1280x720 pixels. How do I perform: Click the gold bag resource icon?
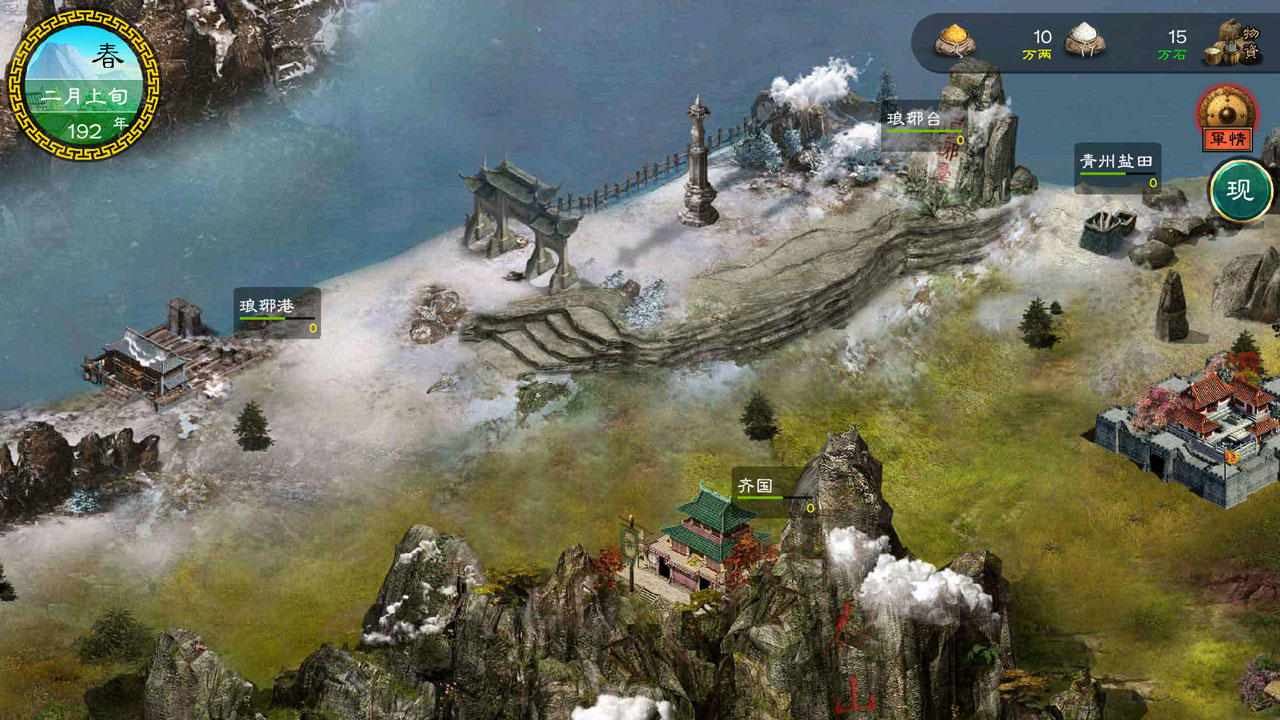[953, 42]
